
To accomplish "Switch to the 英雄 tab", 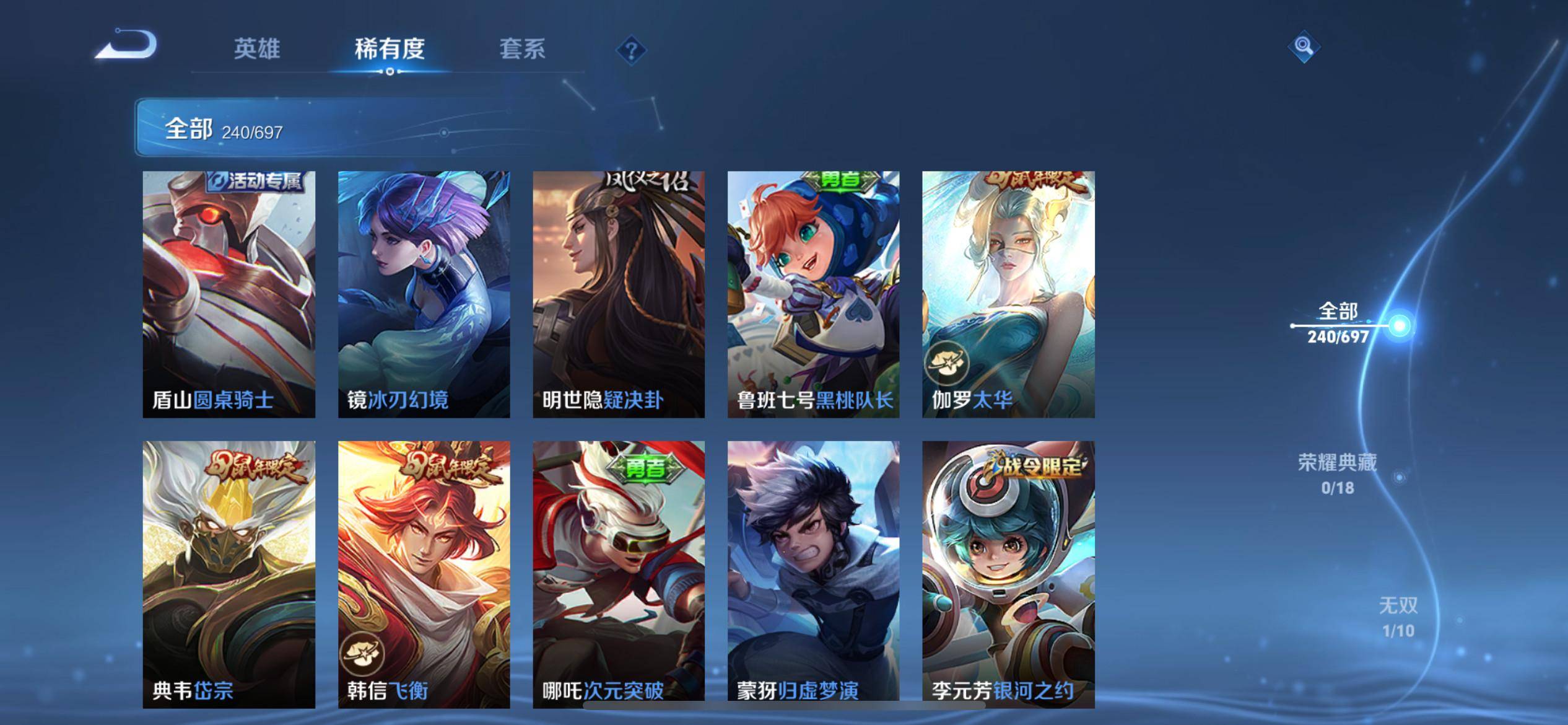I will (x=257, y=49).
